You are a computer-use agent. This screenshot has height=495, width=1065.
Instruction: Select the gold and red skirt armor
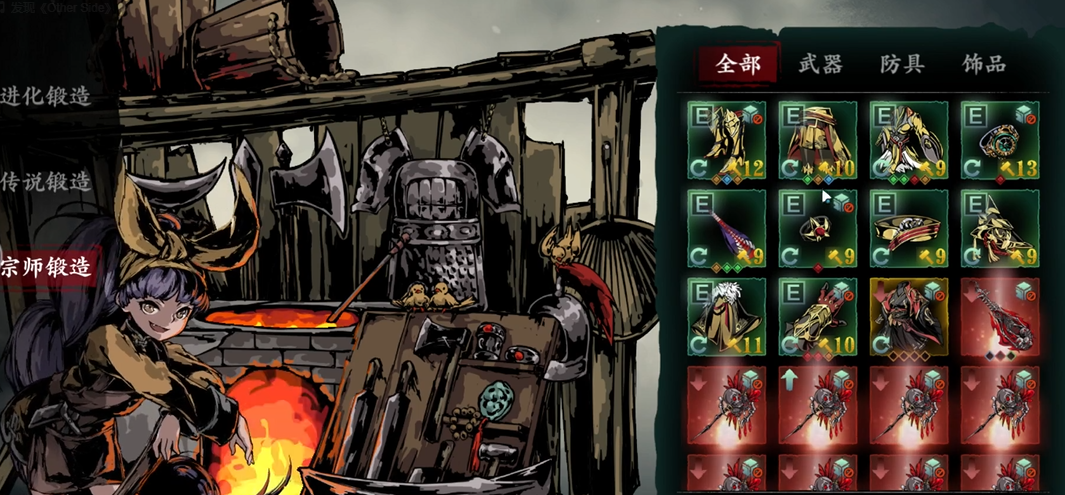coord(817,140)
